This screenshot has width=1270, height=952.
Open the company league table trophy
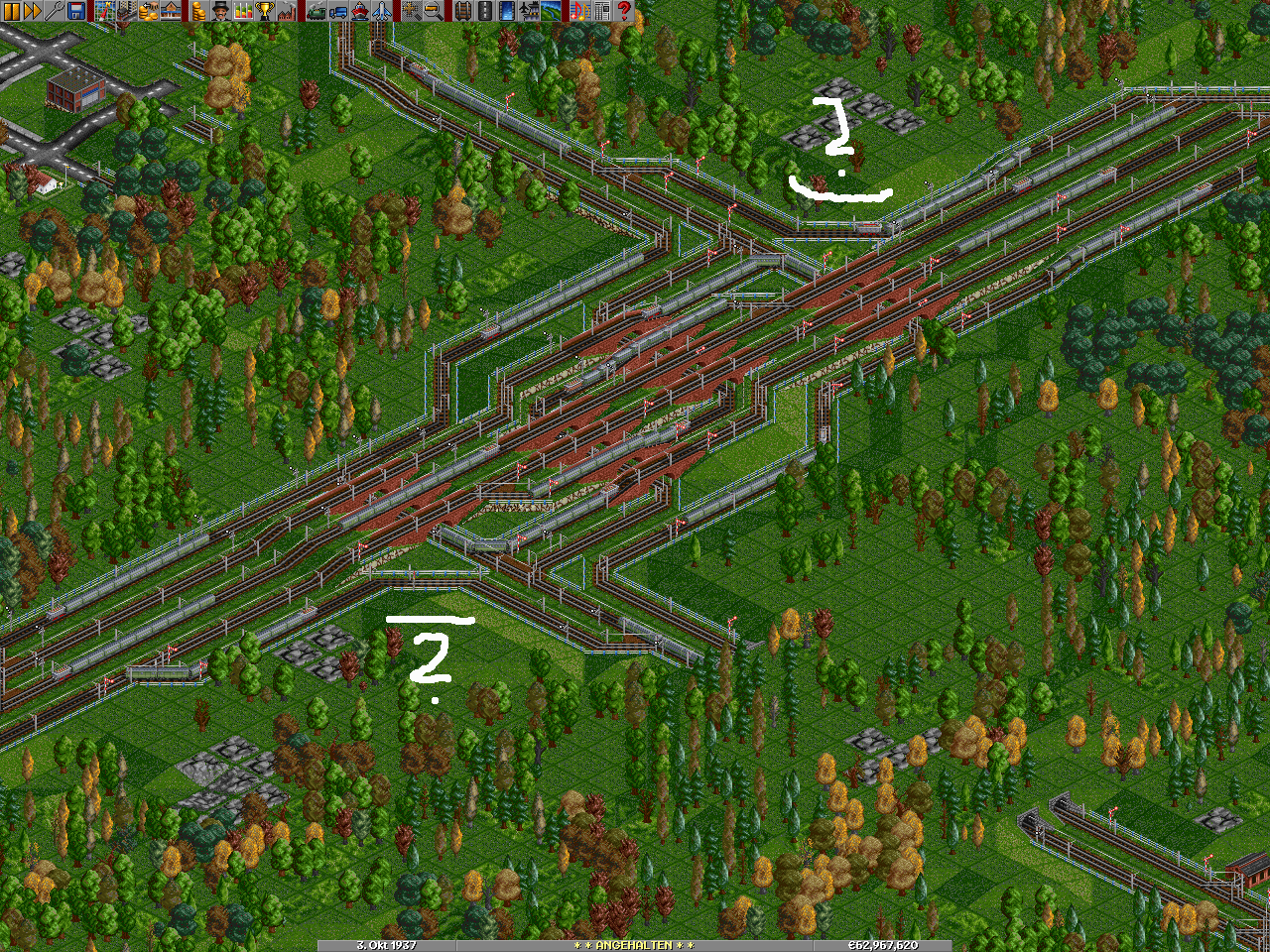click(263, 11)
